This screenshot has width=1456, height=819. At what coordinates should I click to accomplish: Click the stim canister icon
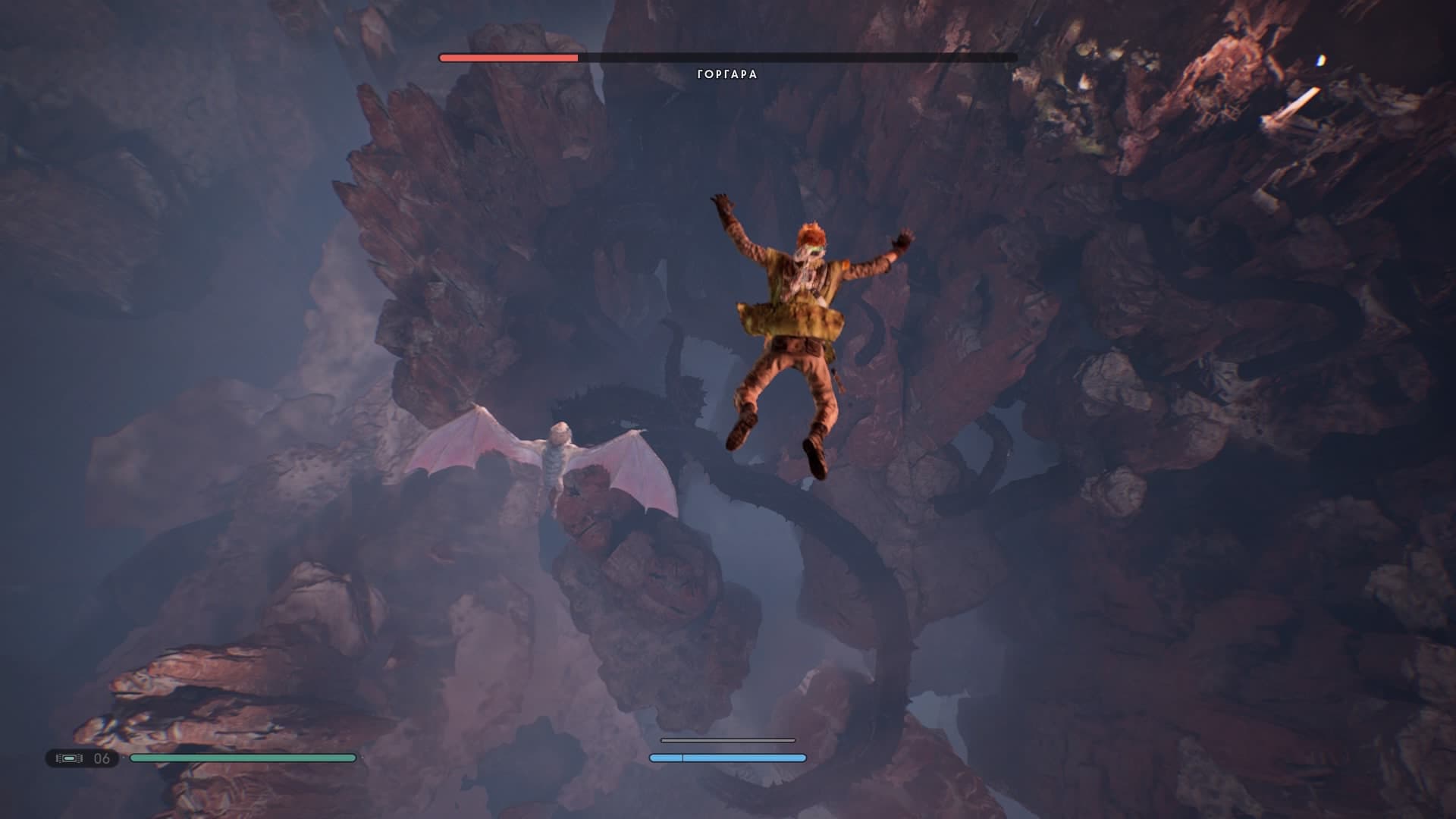coord(69,758)
